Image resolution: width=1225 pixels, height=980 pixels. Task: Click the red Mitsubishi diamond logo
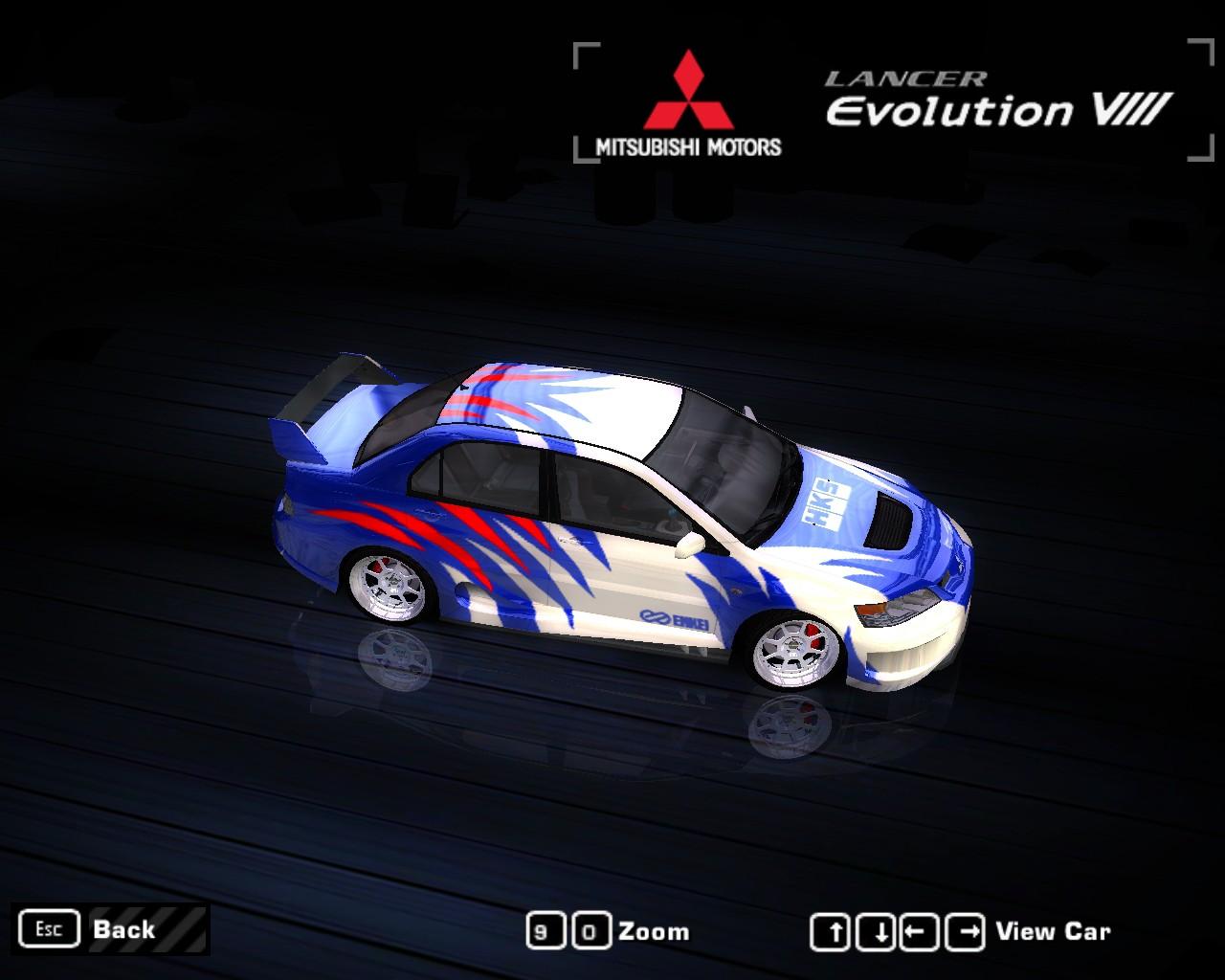(x=687, y=92)
